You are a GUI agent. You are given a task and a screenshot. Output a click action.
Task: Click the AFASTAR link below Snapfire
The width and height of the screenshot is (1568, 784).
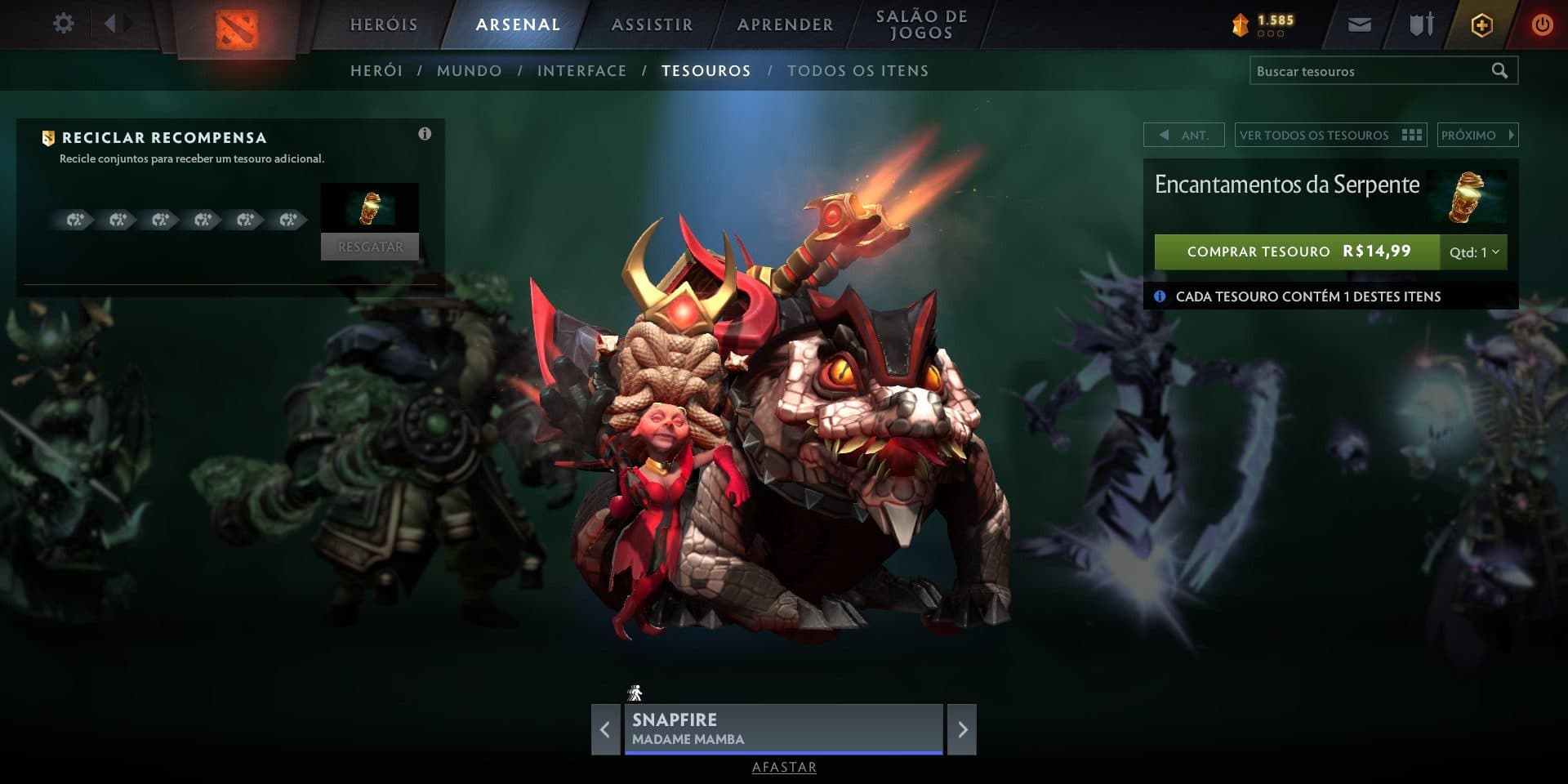click(x=783, y=768)
